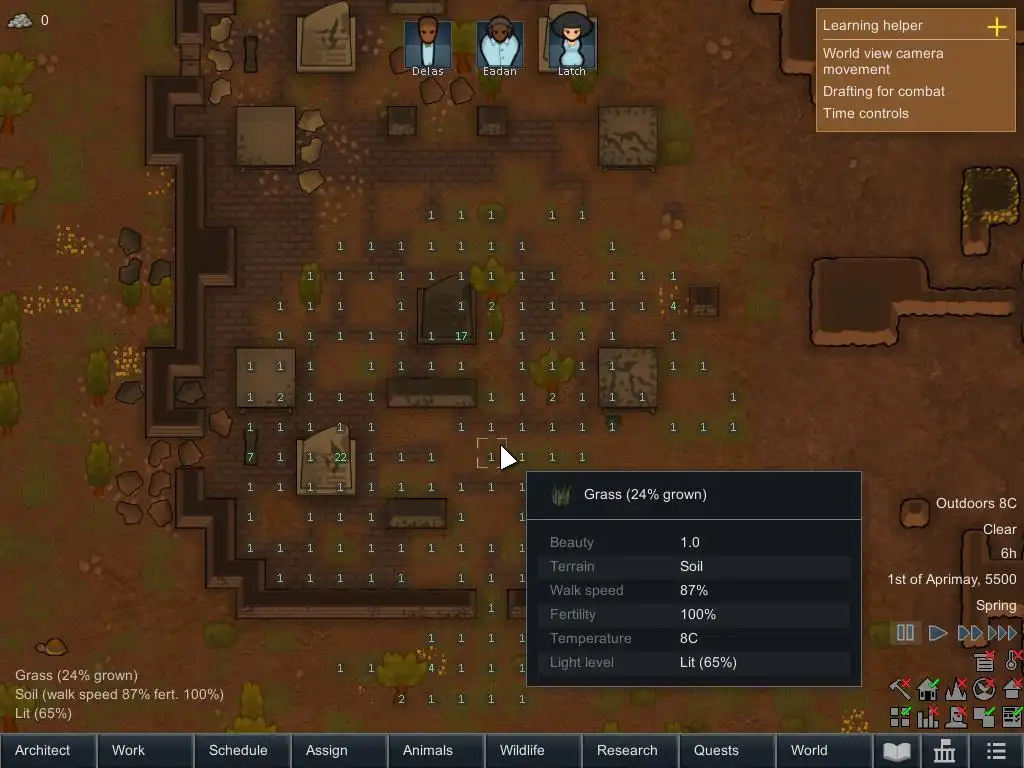Select colonist Latch portrait
The image size is (1024, 768).
[571, 42]
